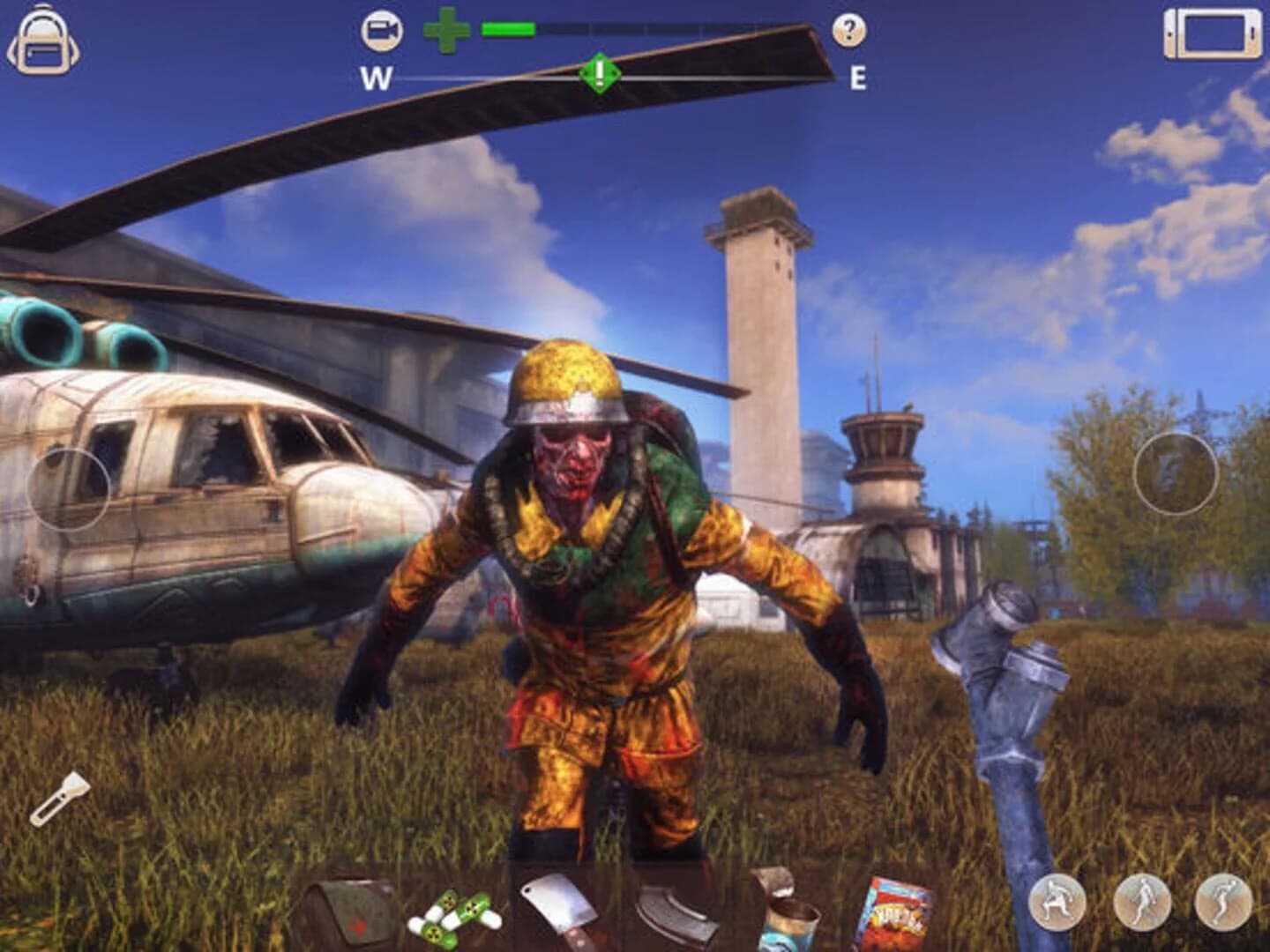Tap the green health bar
Image resolution: width=1270 pixels, height=952 pixels.
pyautogui.click(x=507, y=29)
